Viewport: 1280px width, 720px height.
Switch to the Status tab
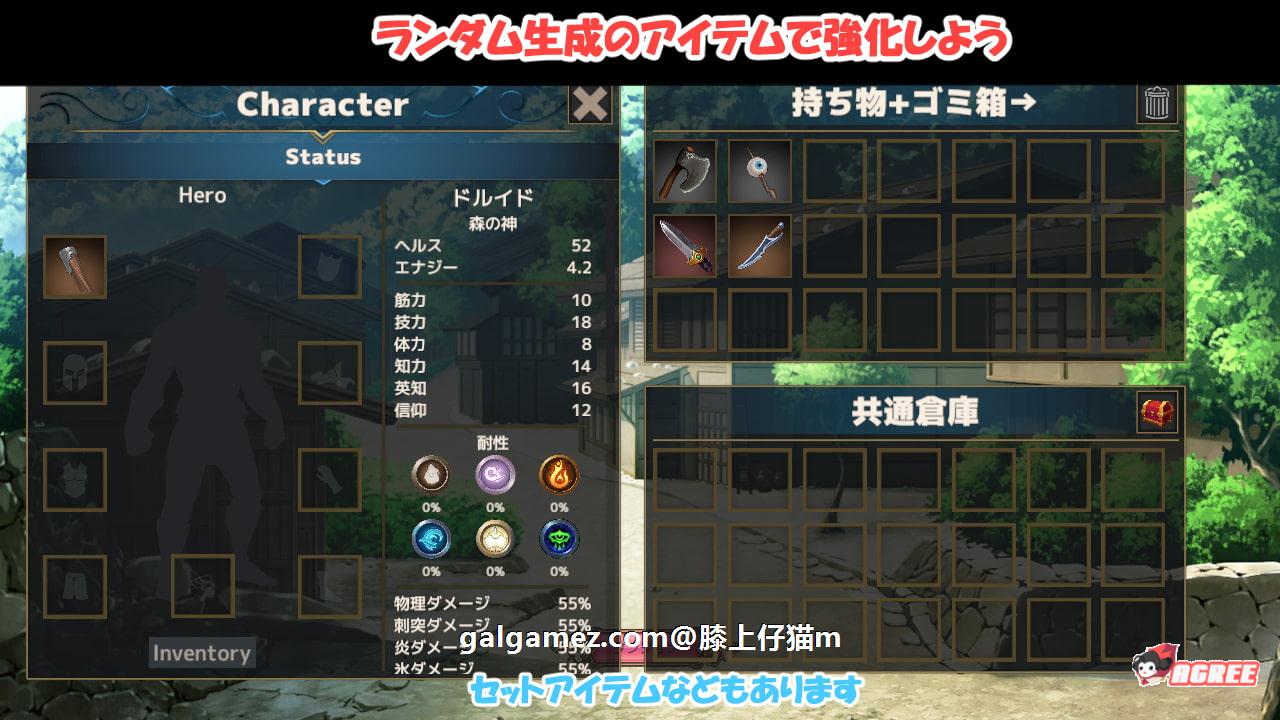pos(321,156)
